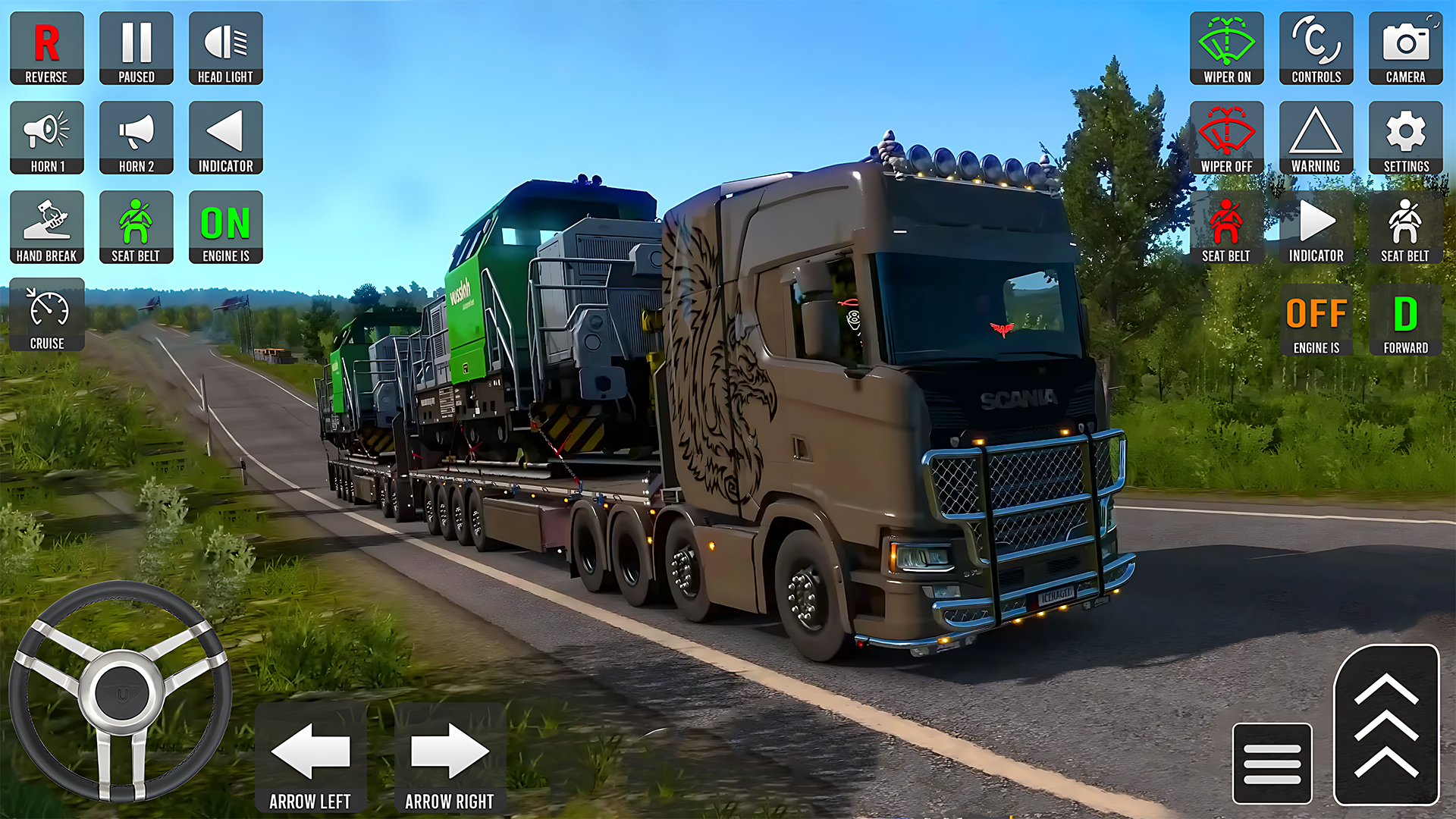The image size is (1456, 819).
Task: Switch gear from D Forward
Action: coord(1405,318)
